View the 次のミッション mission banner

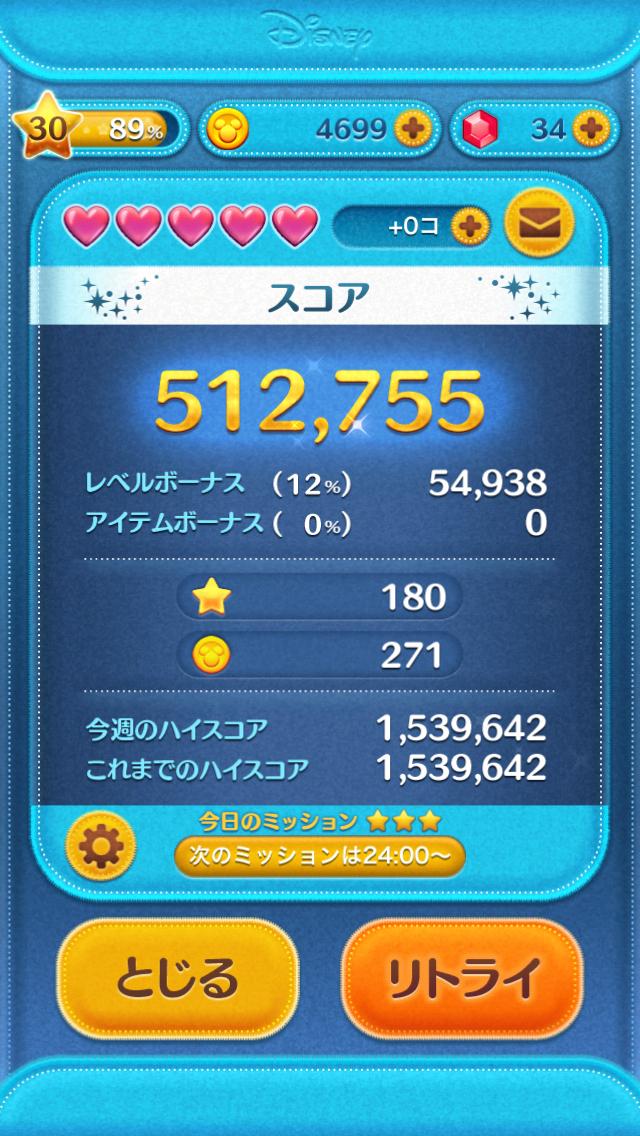(319, 856)
